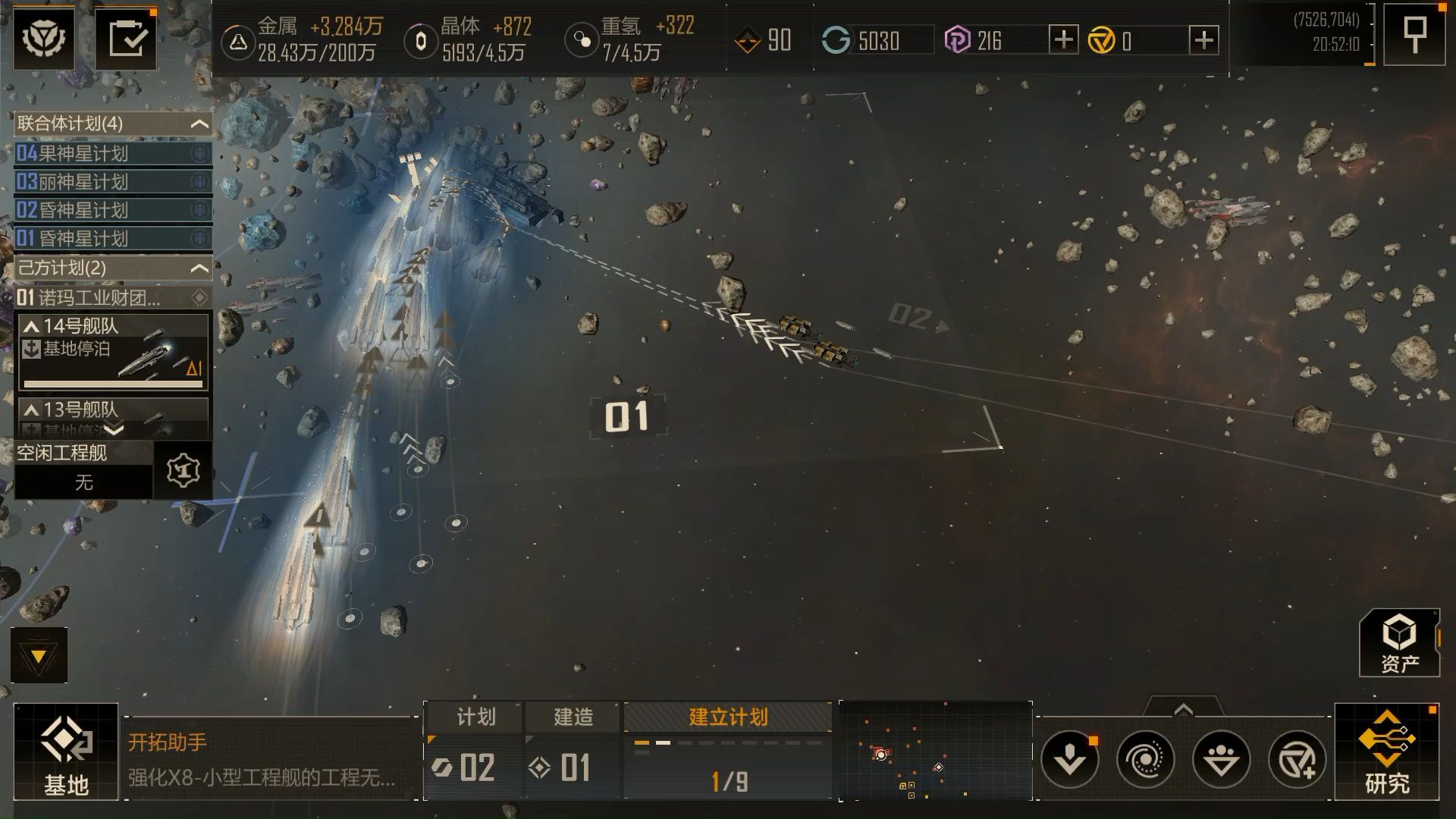Open the 研究 research panel
The image size is (1456, 819).
pyautogui.click(x=1386, y=752)
